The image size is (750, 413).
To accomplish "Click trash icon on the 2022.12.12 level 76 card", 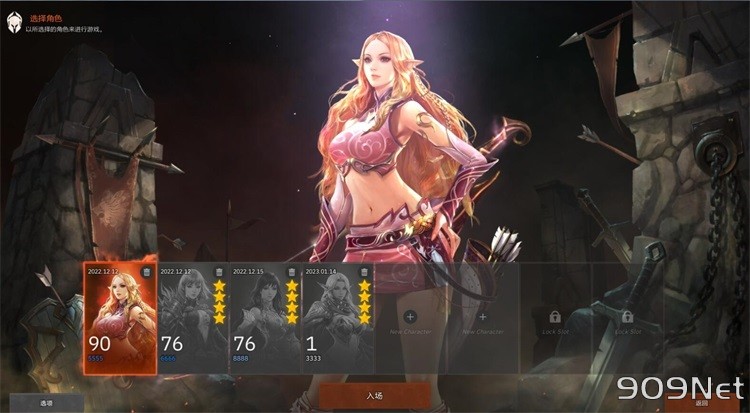I will point(220,272).
